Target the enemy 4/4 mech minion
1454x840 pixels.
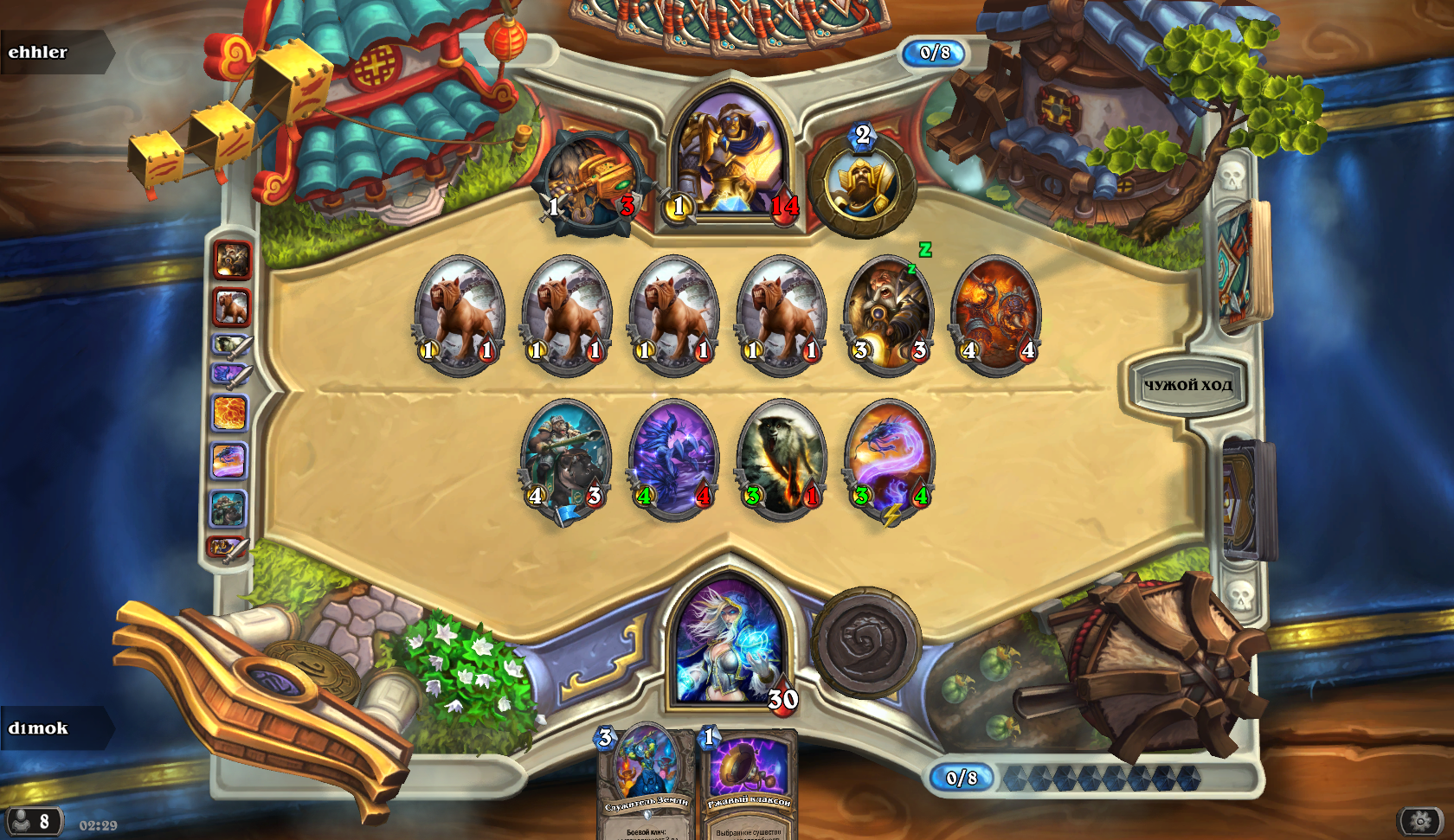(x=996, y=314)
